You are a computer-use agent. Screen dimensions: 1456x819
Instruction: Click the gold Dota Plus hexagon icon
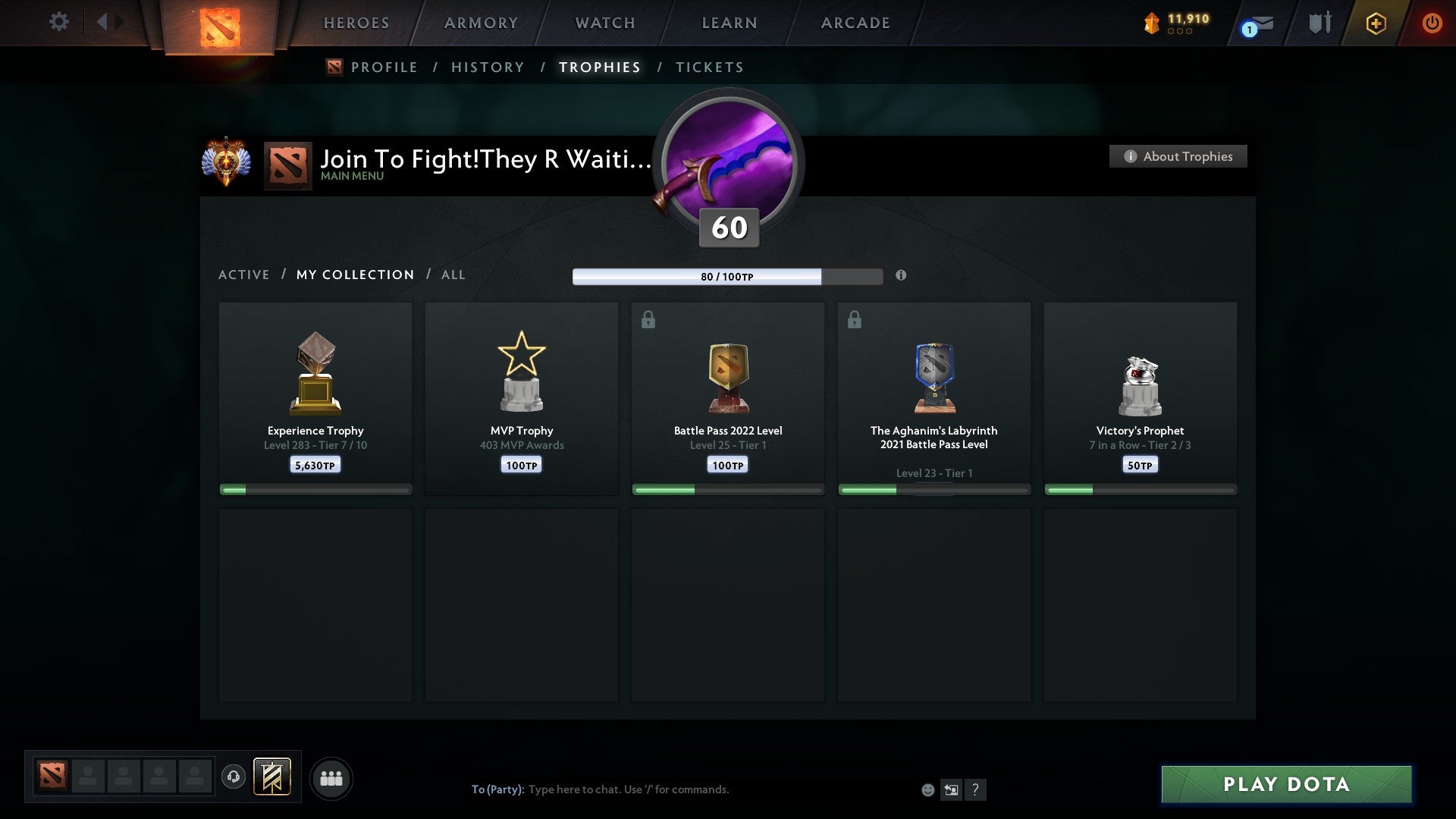point(1376,23)
